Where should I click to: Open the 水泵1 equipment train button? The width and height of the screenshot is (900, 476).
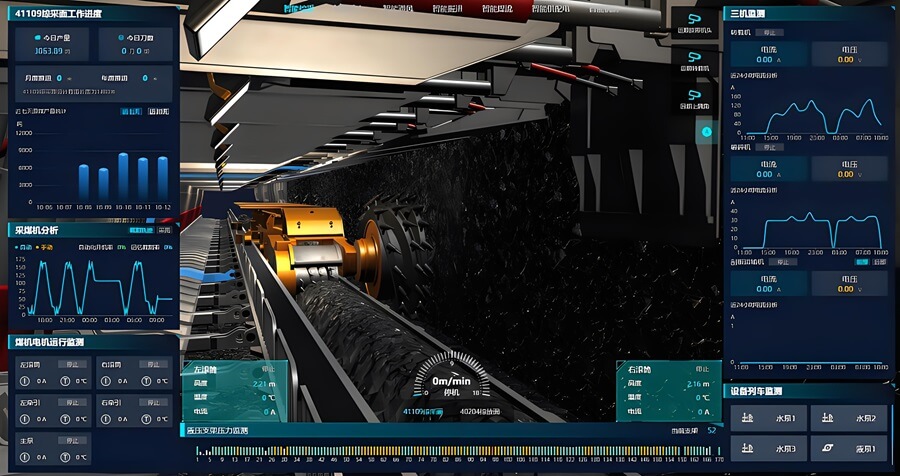[x=768, y=418]
